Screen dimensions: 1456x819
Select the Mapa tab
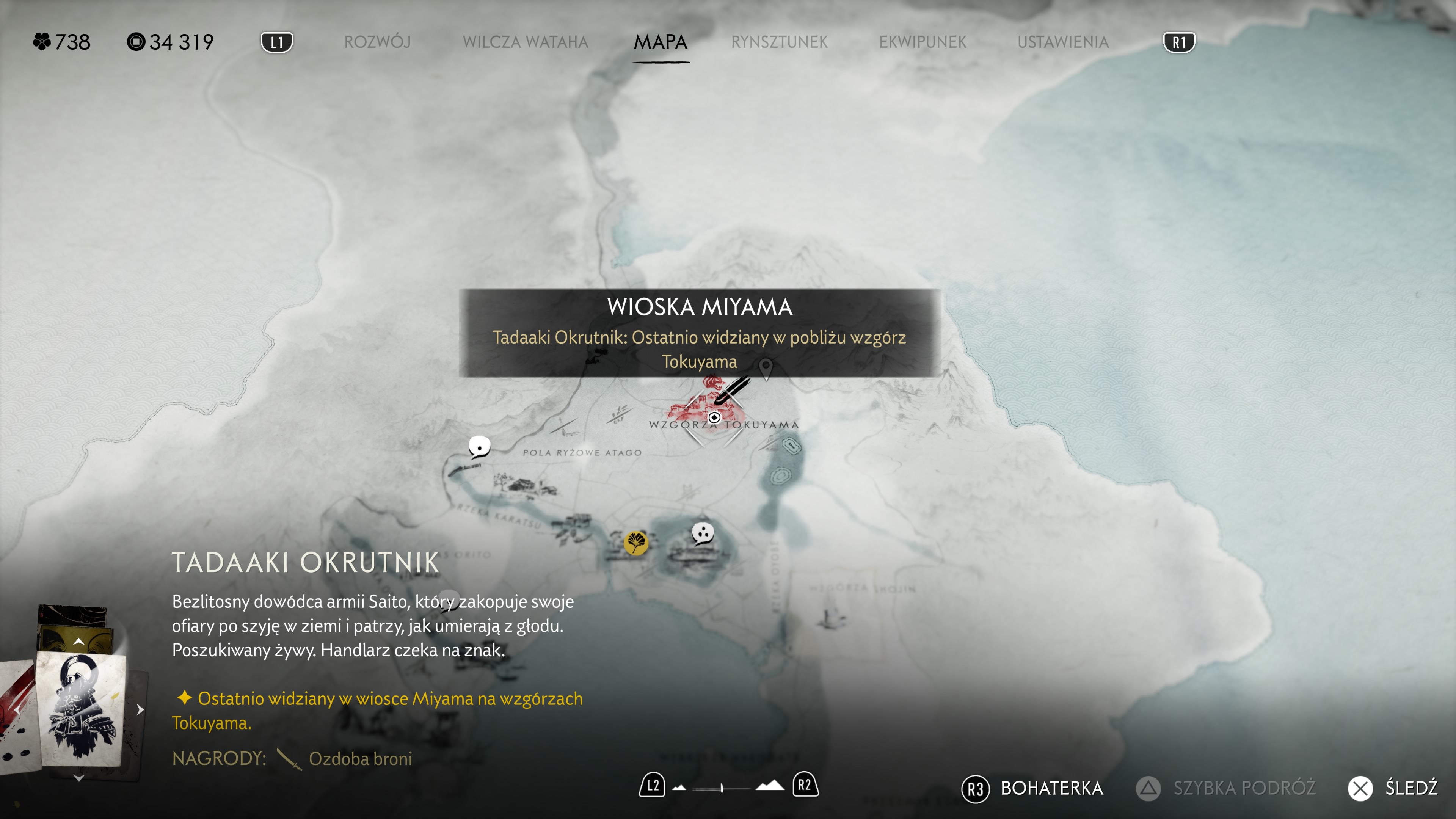coord(660,42)
